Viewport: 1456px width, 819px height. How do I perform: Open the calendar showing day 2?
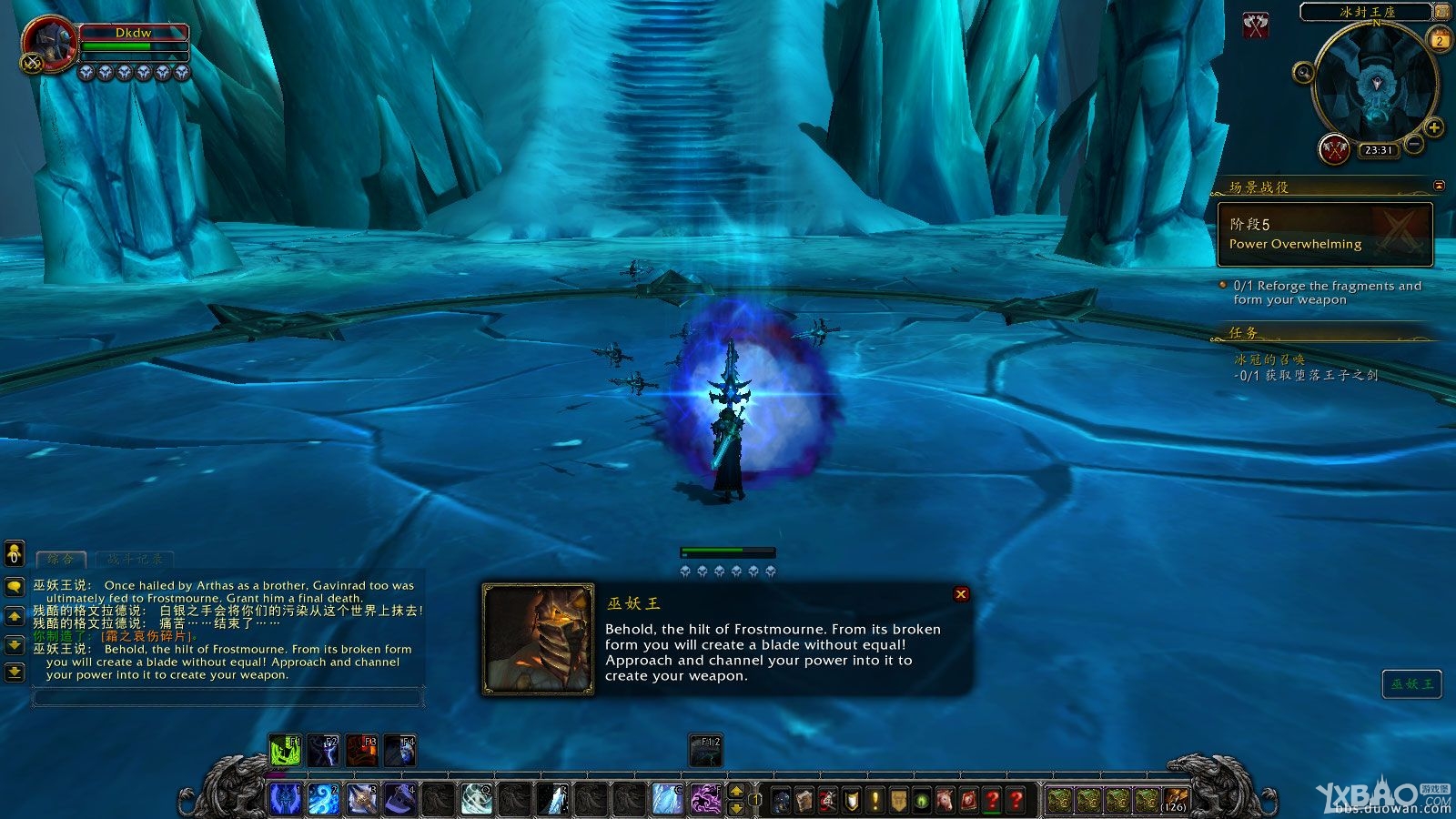pos(1440,40)
